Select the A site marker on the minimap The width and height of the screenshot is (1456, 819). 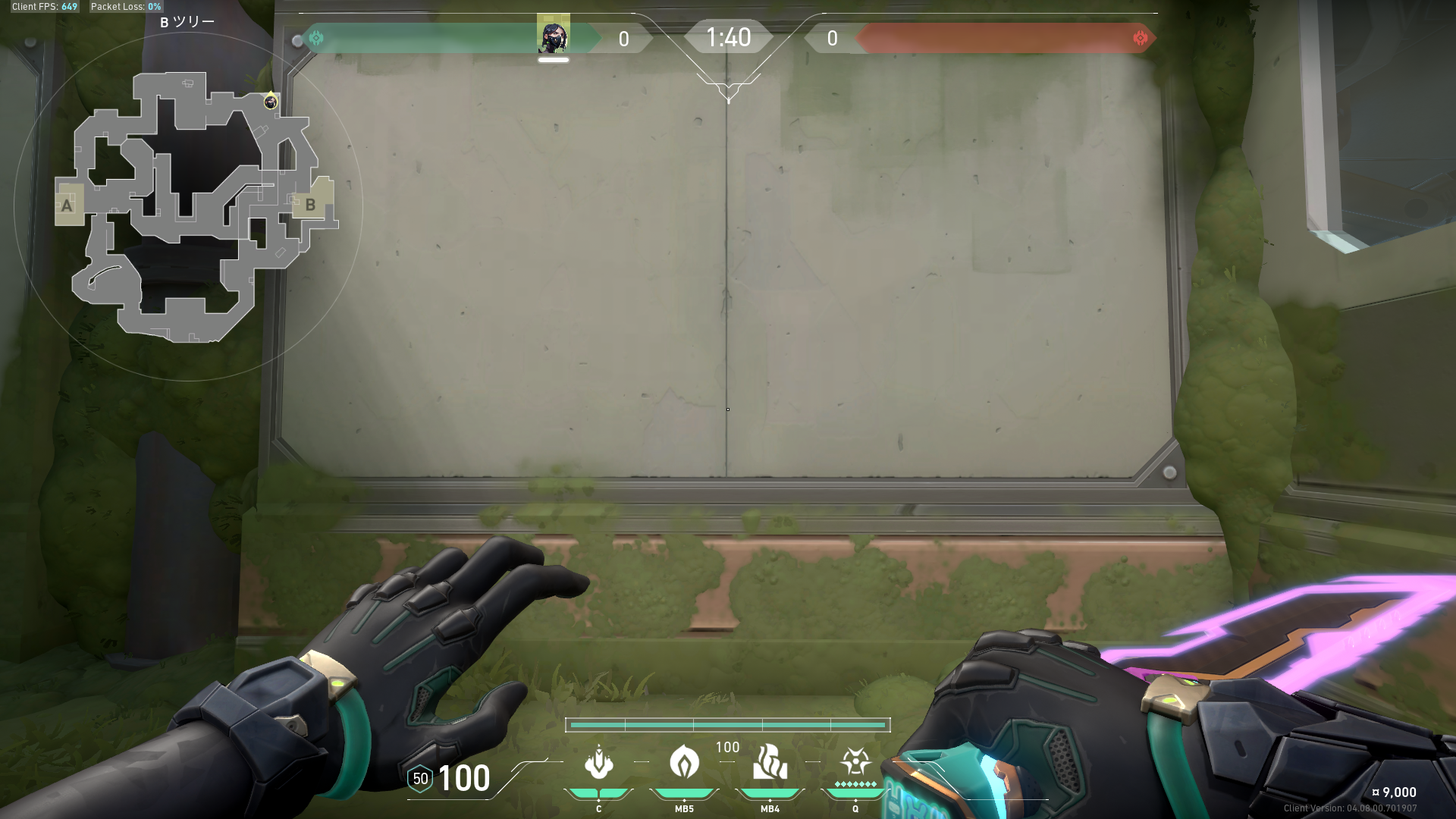click(x=67, y=205)
